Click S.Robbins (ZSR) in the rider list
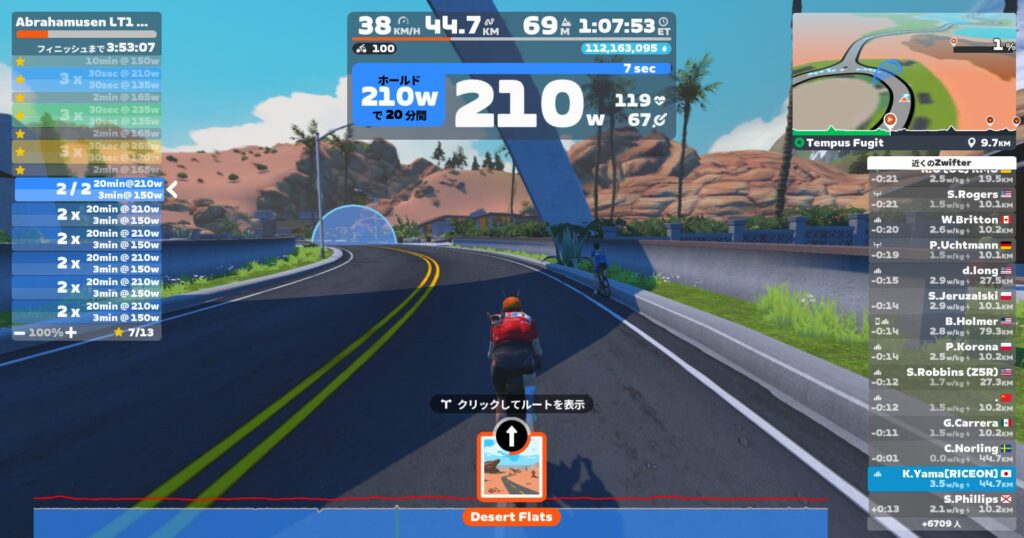The image size is (1024, 538). [x=941, y=377]
